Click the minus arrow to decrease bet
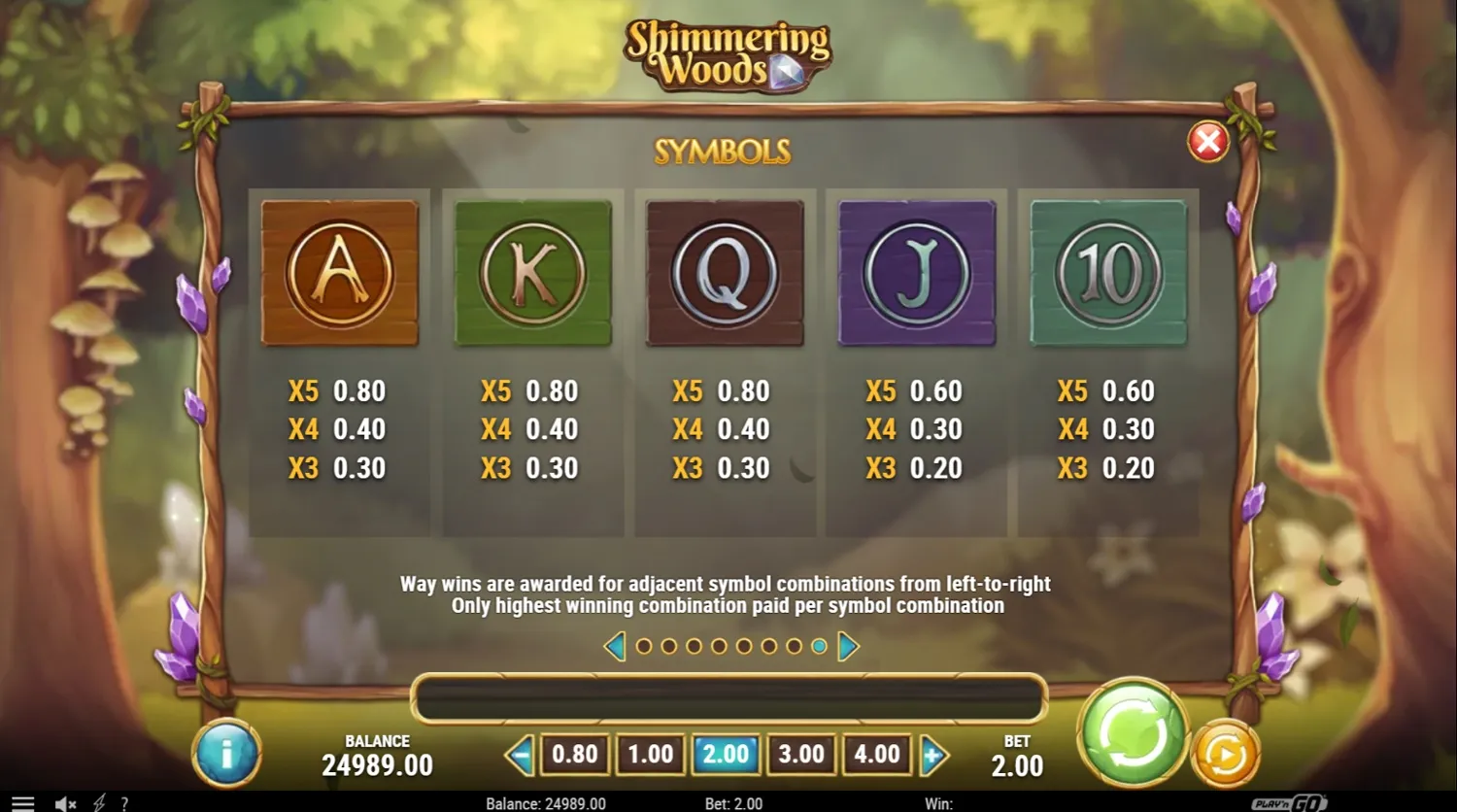This screenshot has height=812, width=1457. (x=523, y=753)
